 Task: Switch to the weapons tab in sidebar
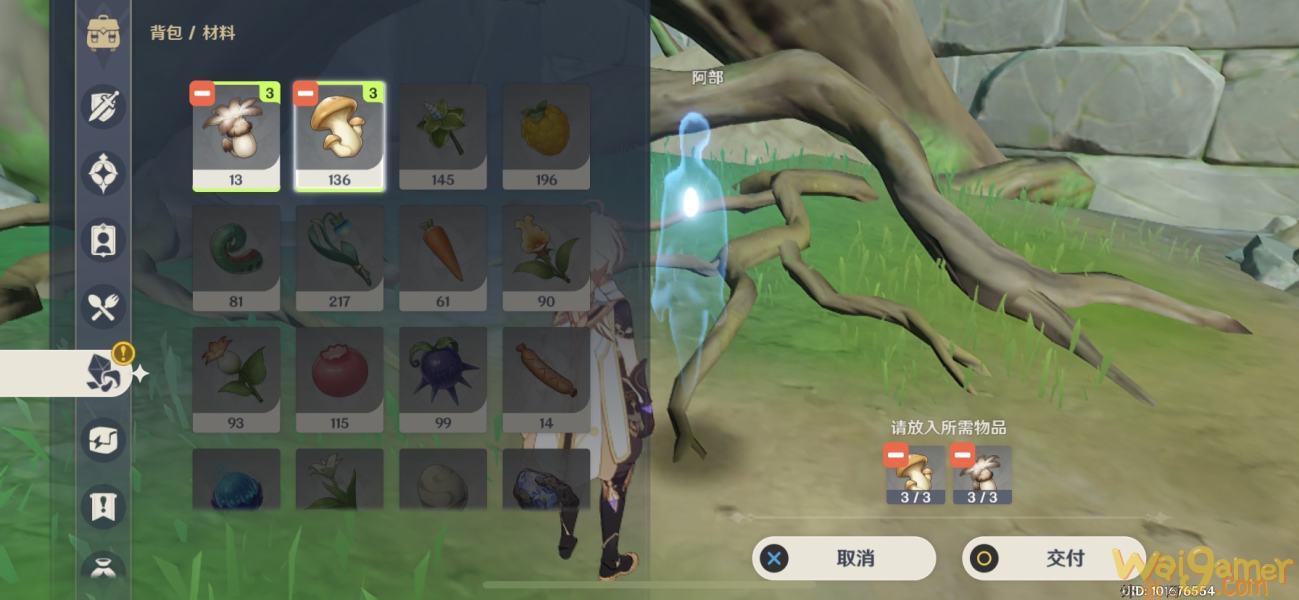(x=104, y=105)
